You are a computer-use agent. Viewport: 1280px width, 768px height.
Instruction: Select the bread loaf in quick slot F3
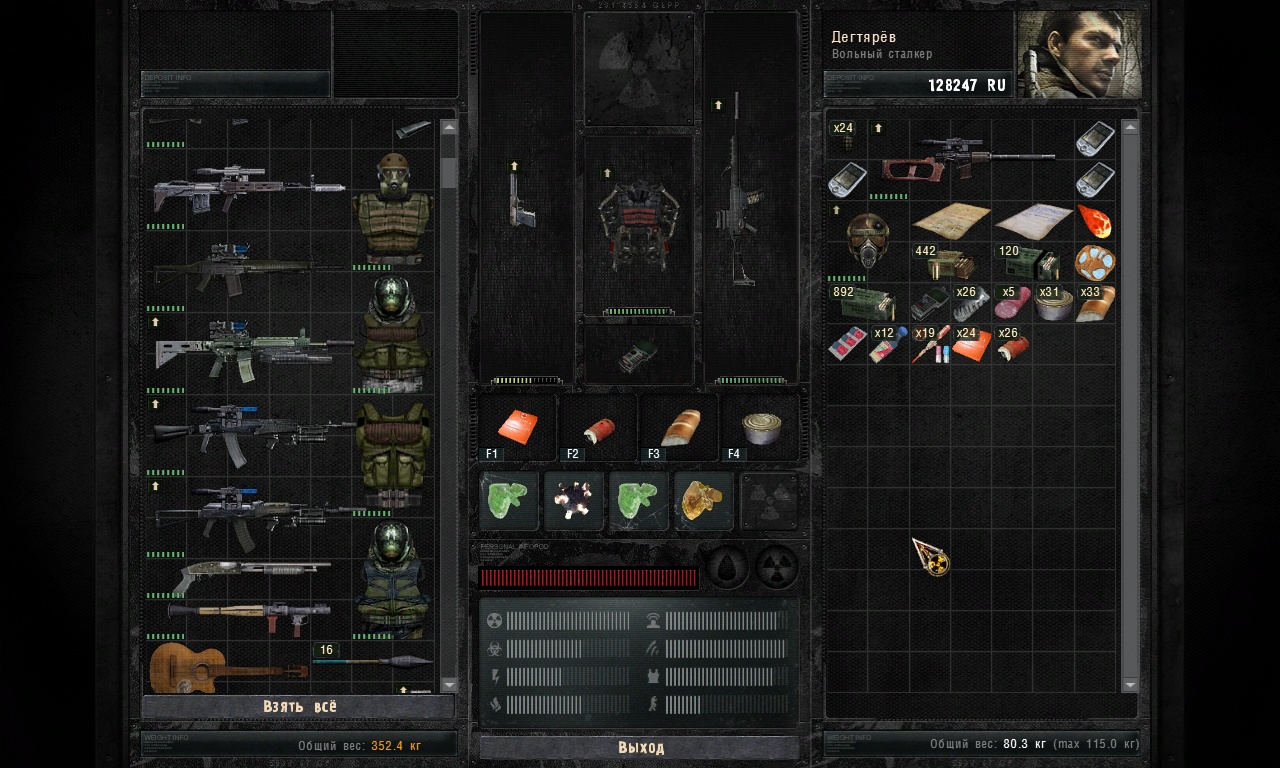[680, 427]
